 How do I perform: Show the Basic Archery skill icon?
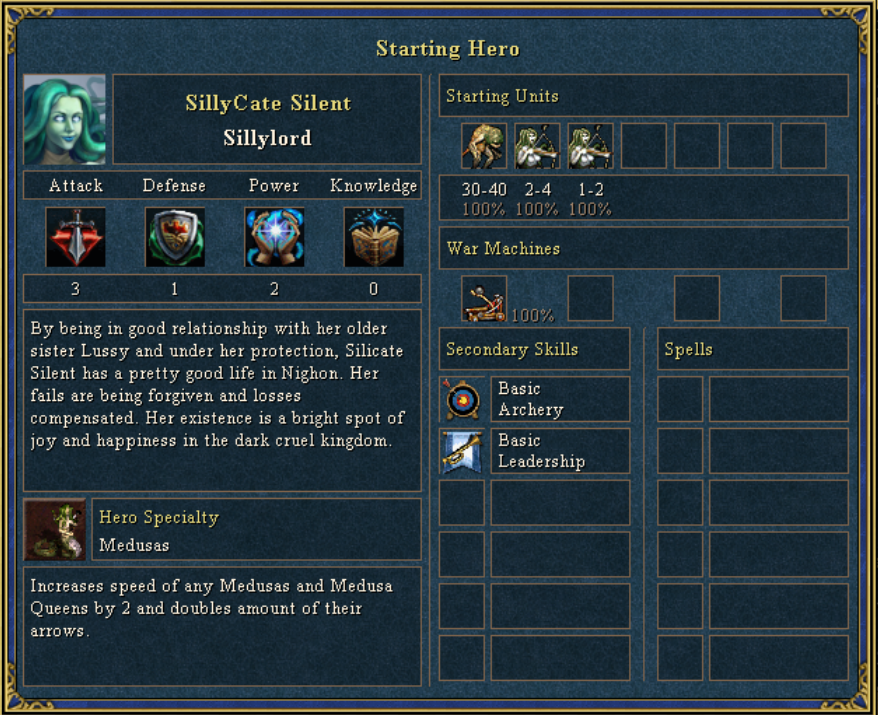click(x=462, y=399)
